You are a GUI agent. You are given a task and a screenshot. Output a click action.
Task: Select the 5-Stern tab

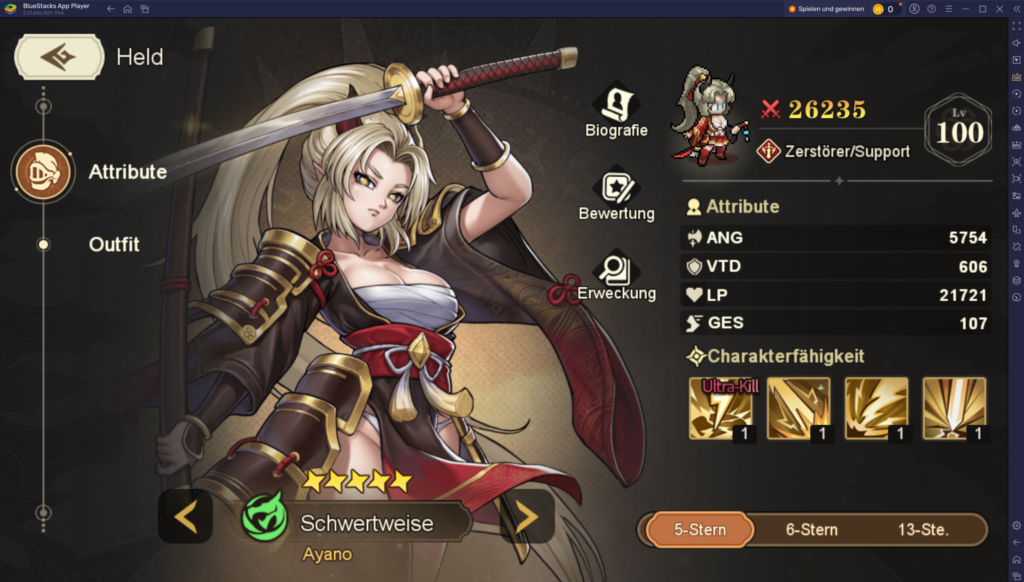(x=699, y=529)
